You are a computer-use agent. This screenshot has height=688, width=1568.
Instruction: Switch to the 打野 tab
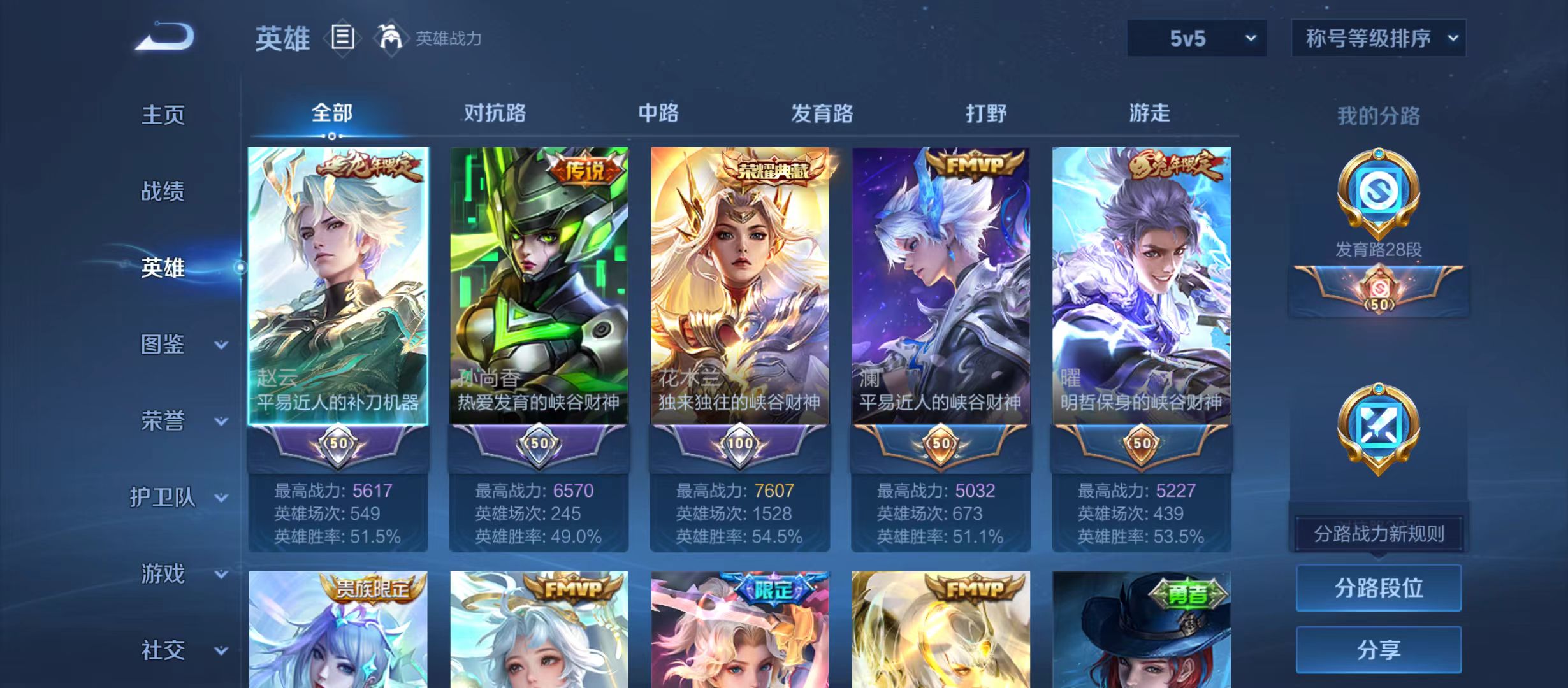[987, 113]
